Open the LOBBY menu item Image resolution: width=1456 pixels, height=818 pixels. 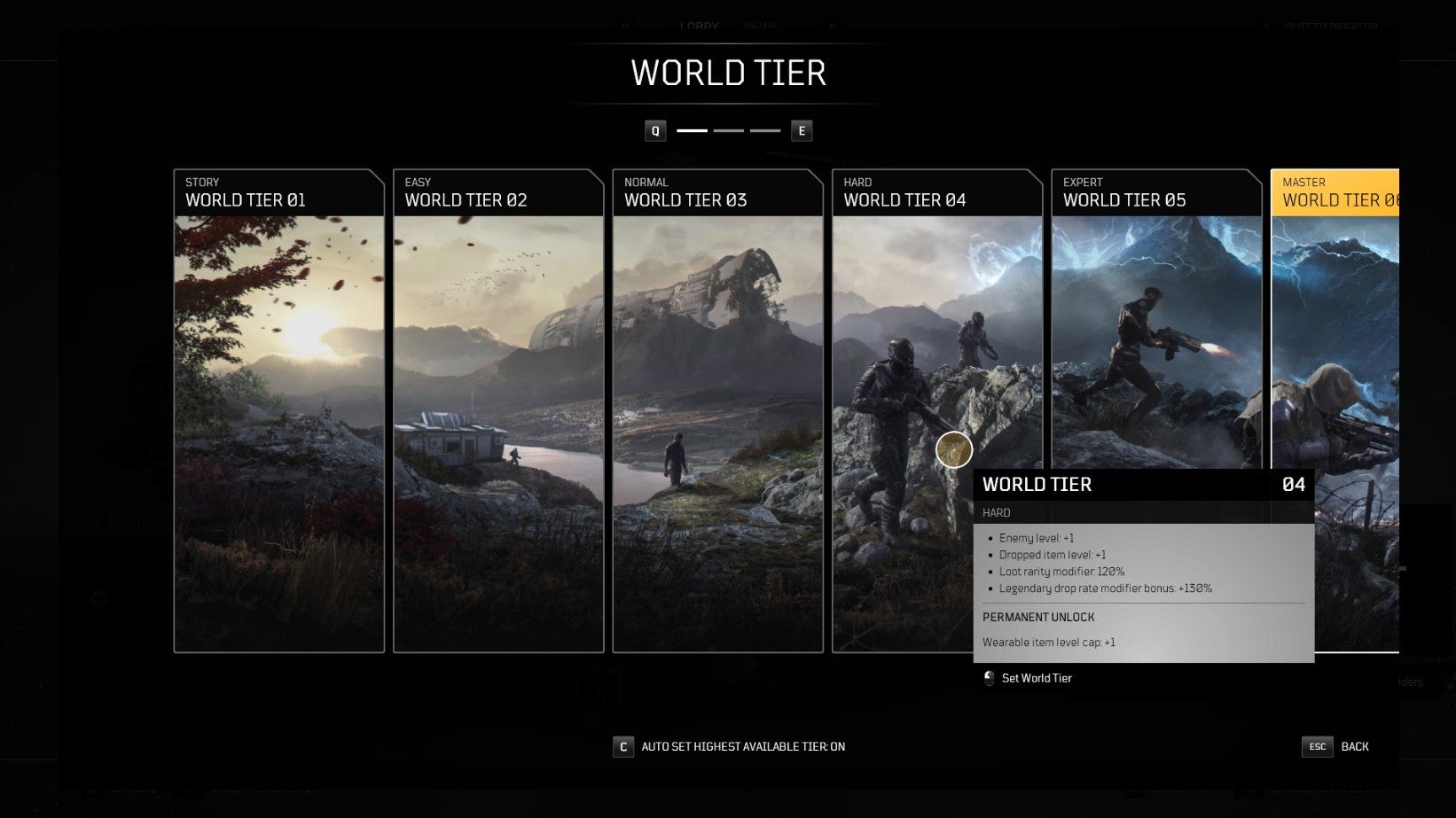(700, 26)
